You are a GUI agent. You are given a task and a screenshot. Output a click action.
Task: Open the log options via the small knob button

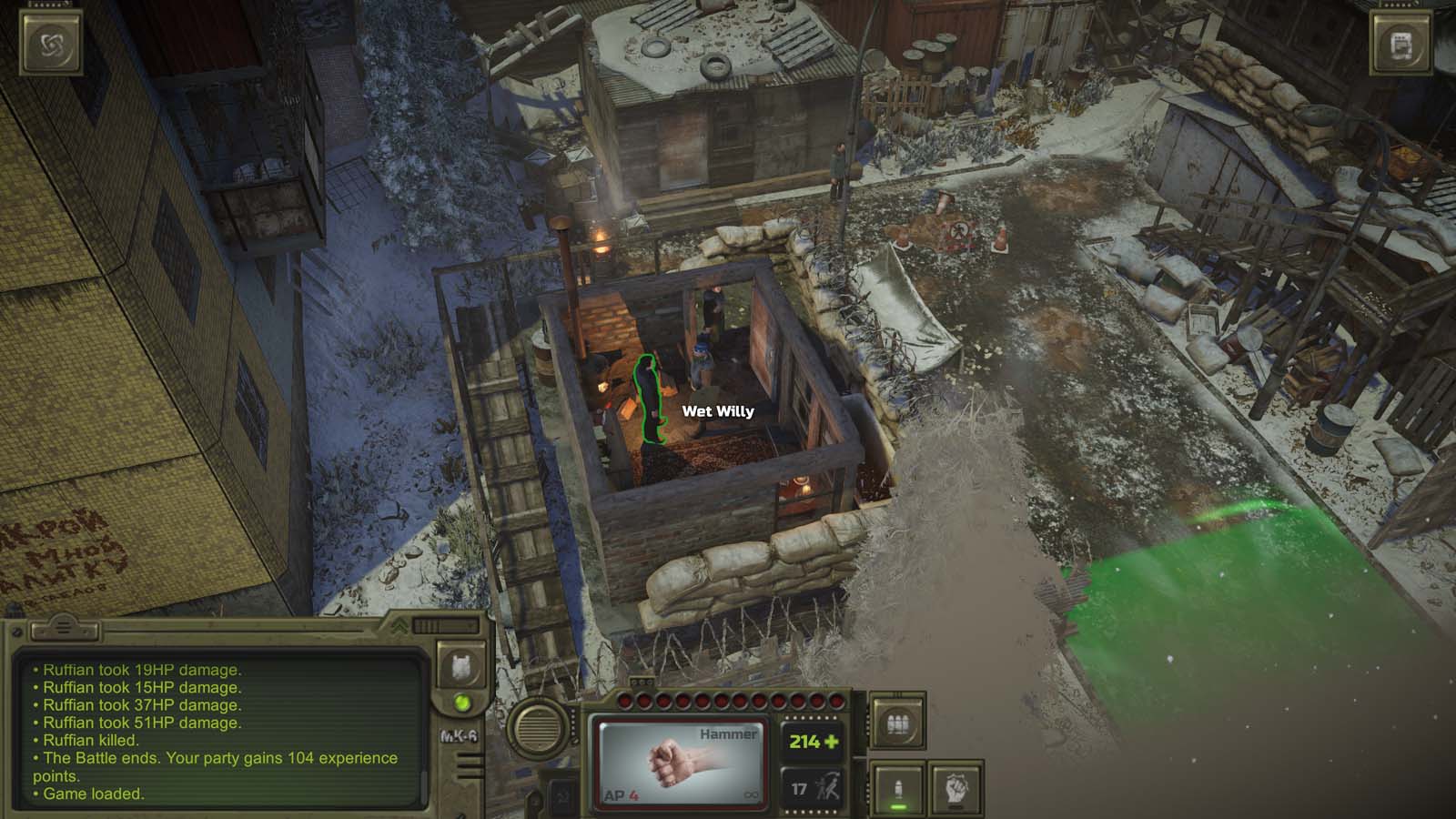tap(16, 632)
